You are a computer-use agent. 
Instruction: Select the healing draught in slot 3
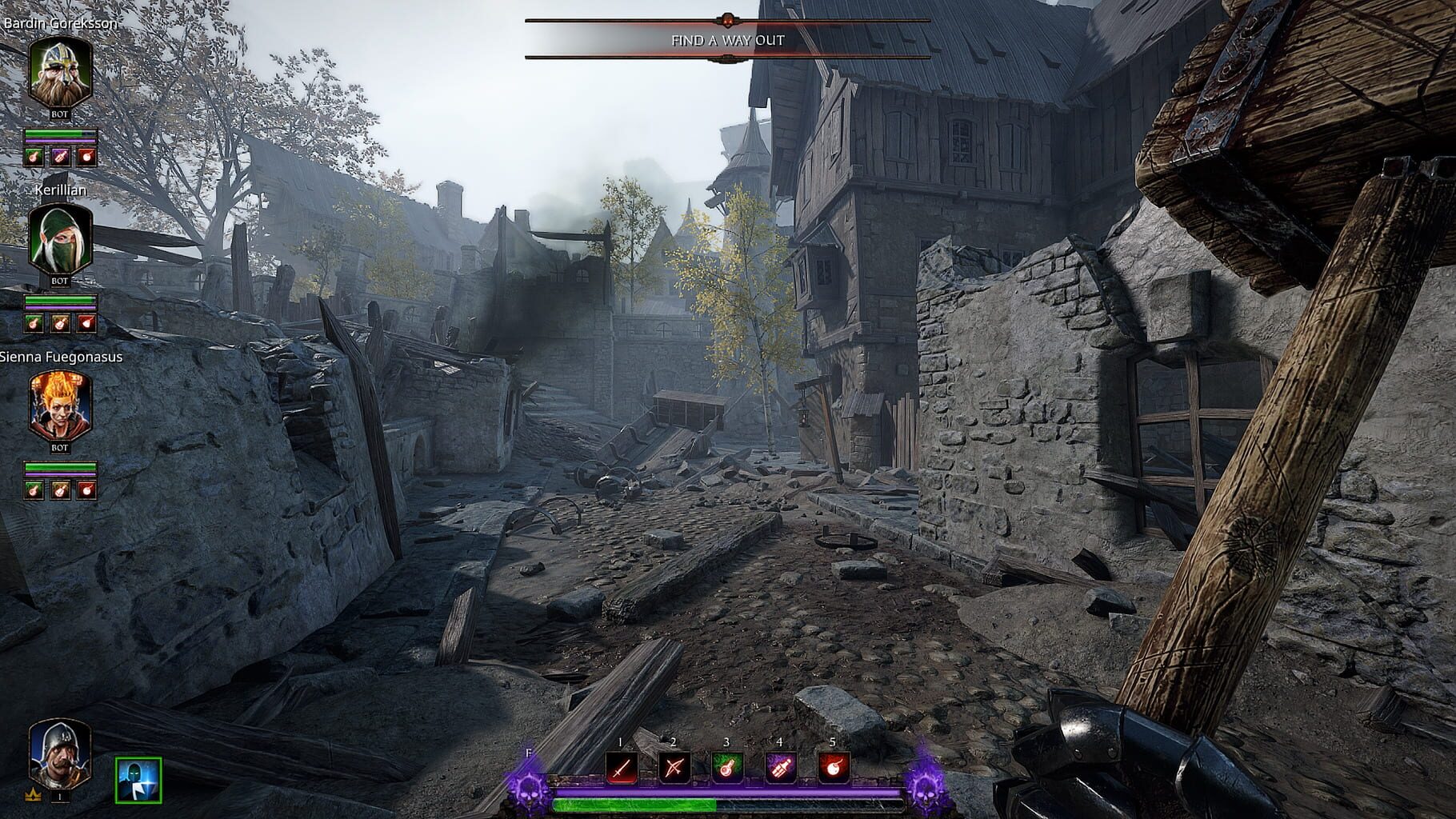[x=726, y=765]
